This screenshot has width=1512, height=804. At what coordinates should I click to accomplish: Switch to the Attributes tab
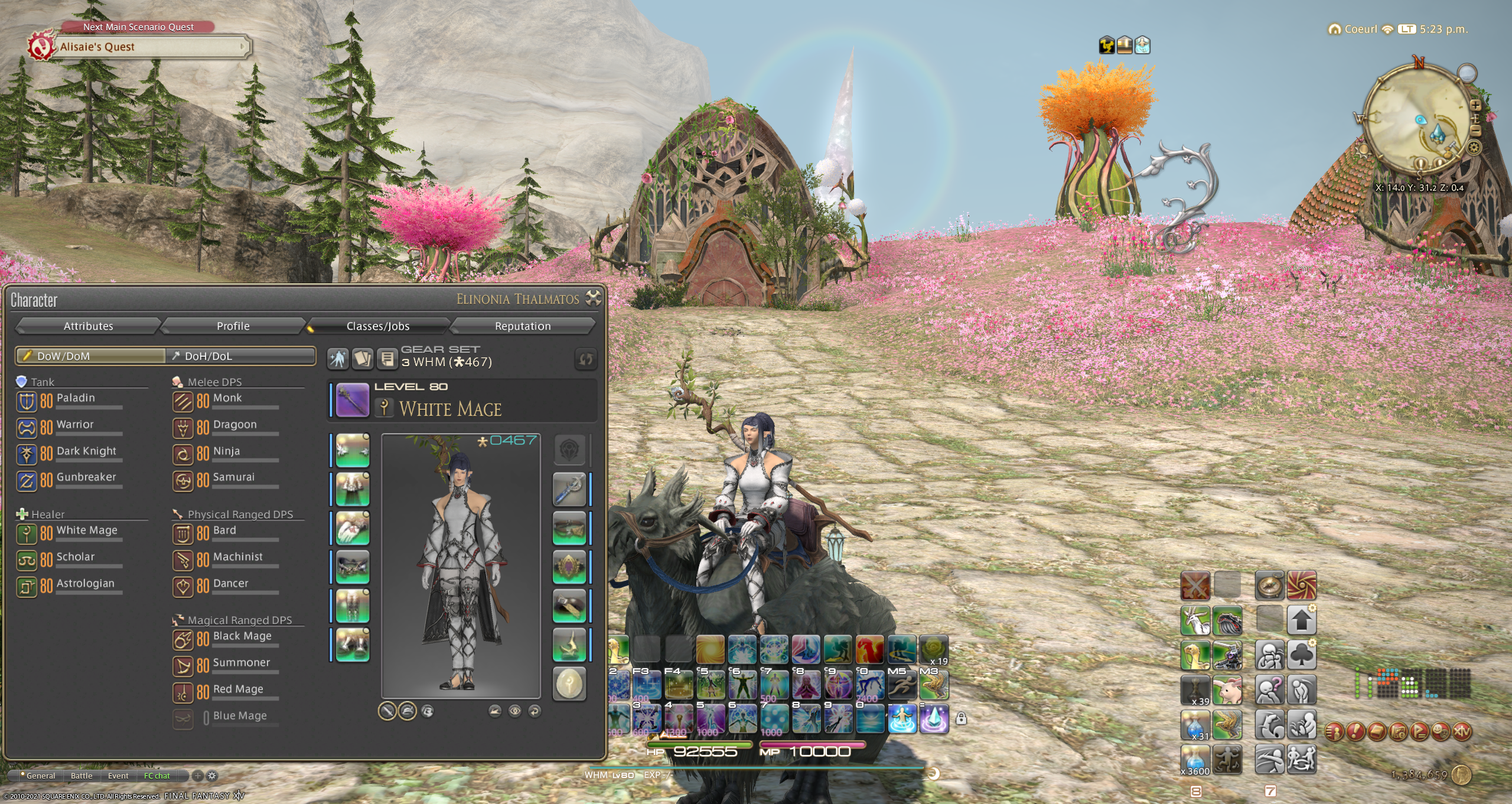pos(88,326)
